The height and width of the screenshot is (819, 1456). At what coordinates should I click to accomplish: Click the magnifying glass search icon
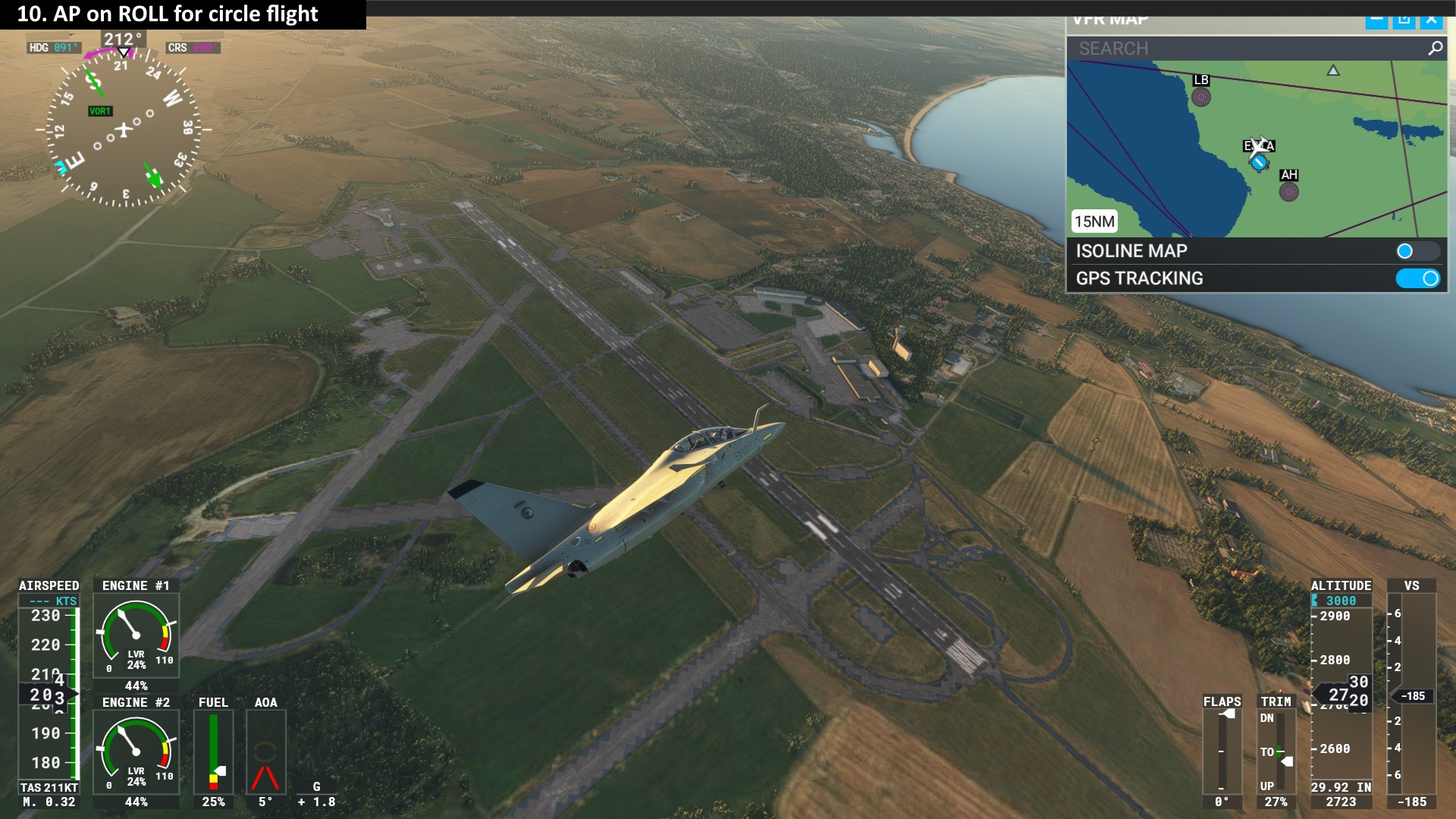coord(1435,49)
